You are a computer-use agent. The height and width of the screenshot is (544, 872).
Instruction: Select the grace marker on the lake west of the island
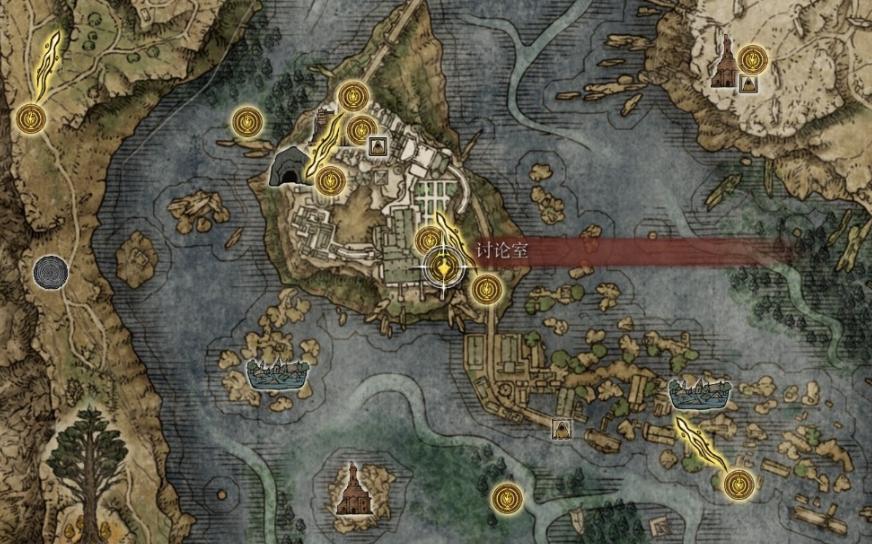click(x=247, y=122)
